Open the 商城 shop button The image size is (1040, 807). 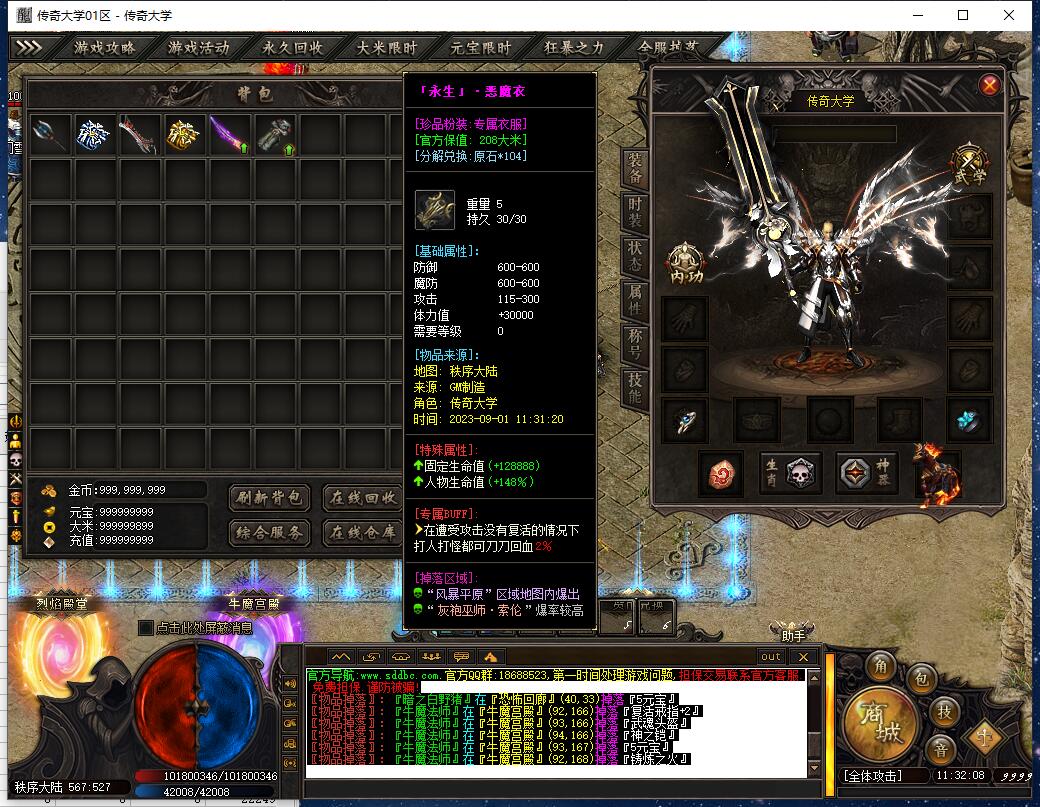[x=878, y=720]
